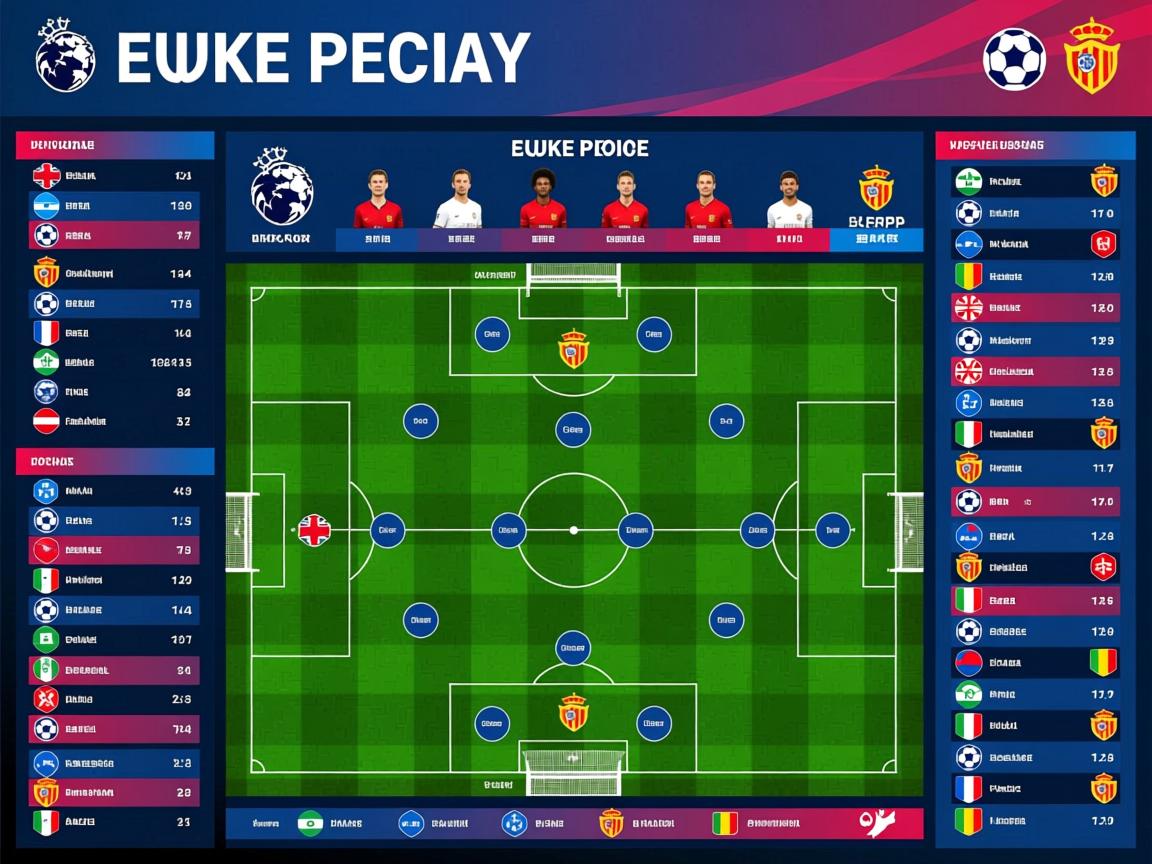This screenshot has height=864, width=1152.
Task: Select the row showing value 724
Action: click(108, 729)
